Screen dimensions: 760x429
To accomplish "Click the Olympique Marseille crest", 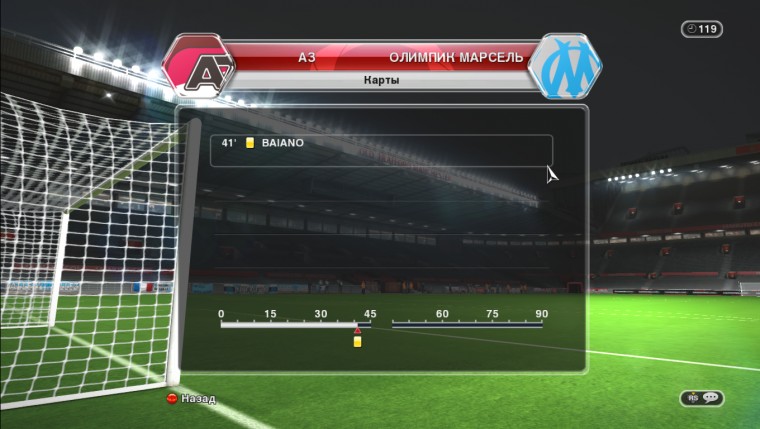I will point(566,66).
